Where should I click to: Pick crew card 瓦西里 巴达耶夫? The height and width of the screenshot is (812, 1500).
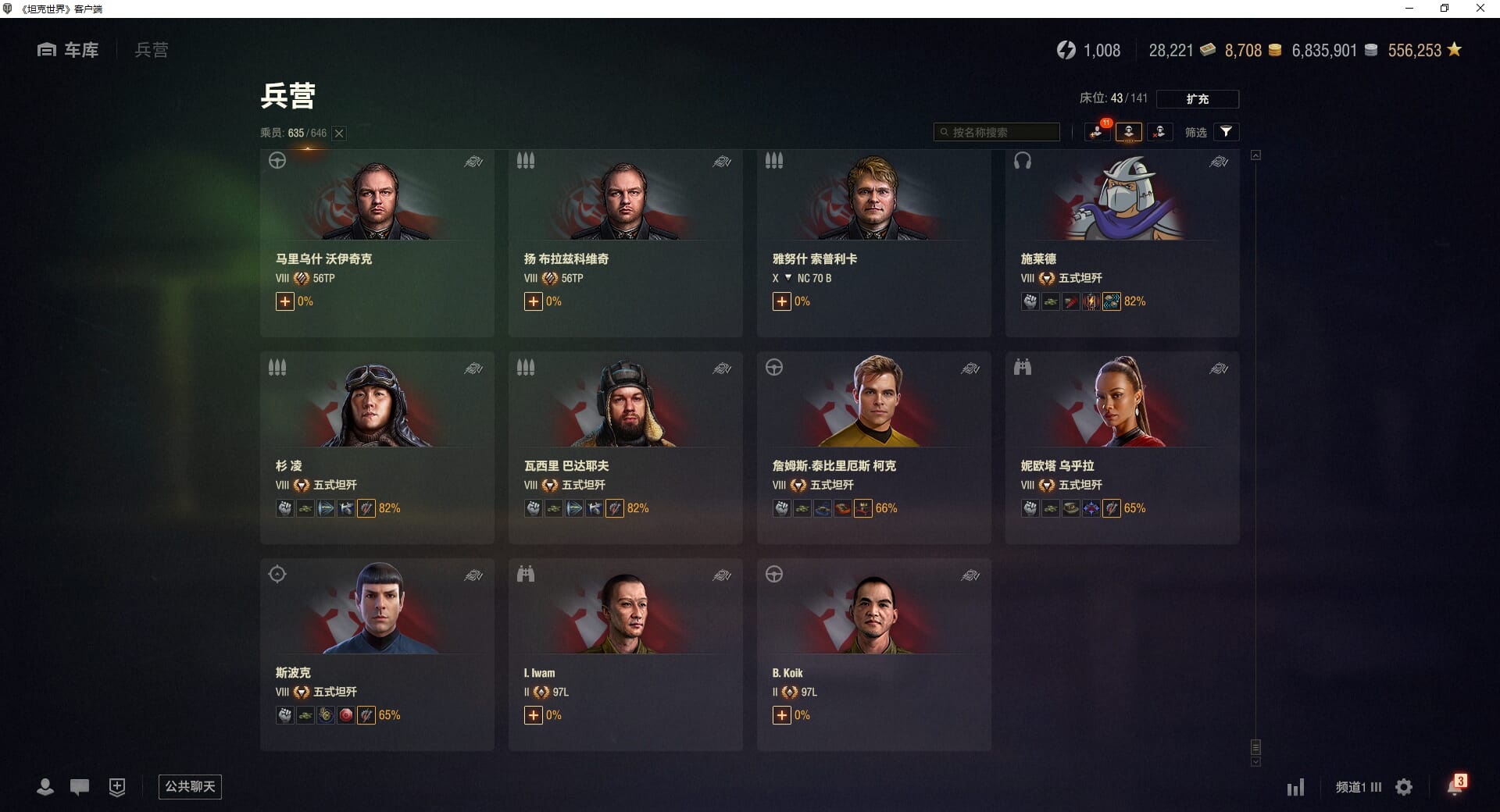[x=625, y=449]
